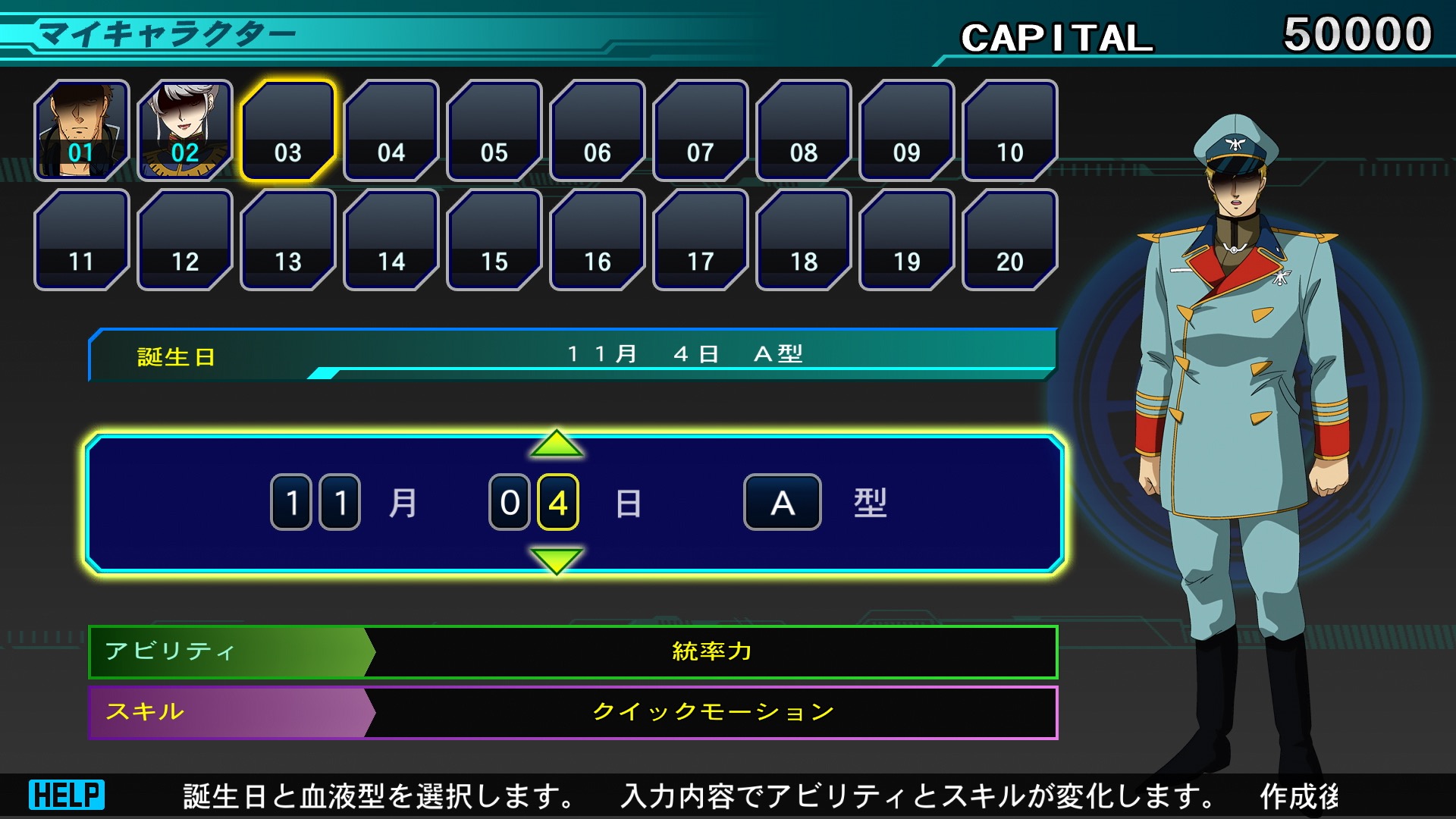Choose character slot 15
Viewport: 1456px width, 819px height.
point(494,240)
